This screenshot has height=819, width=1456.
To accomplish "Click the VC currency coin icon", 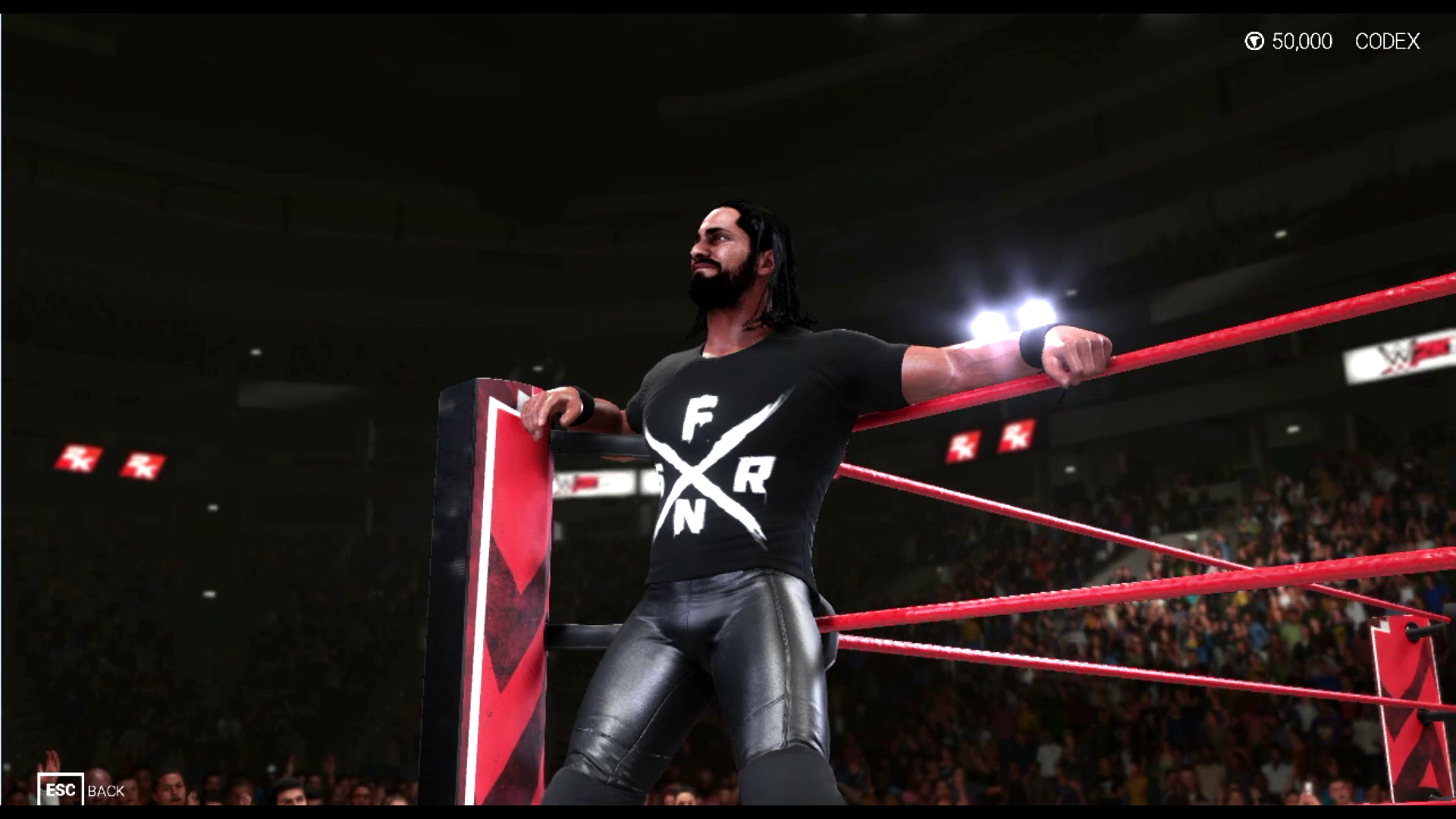I will 1255,42.
